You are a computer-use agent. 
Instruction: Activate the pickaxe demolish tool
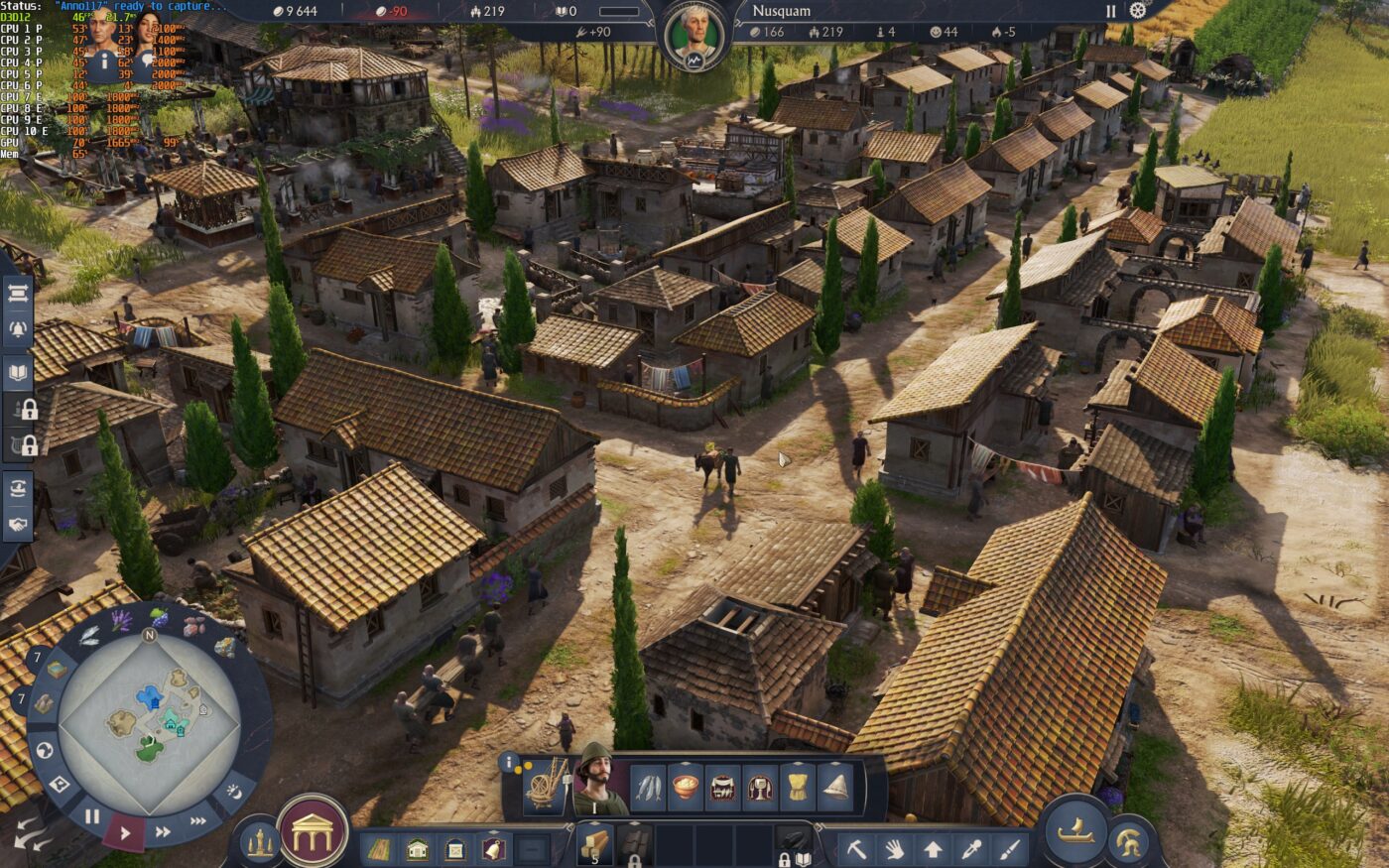(856, 848)
